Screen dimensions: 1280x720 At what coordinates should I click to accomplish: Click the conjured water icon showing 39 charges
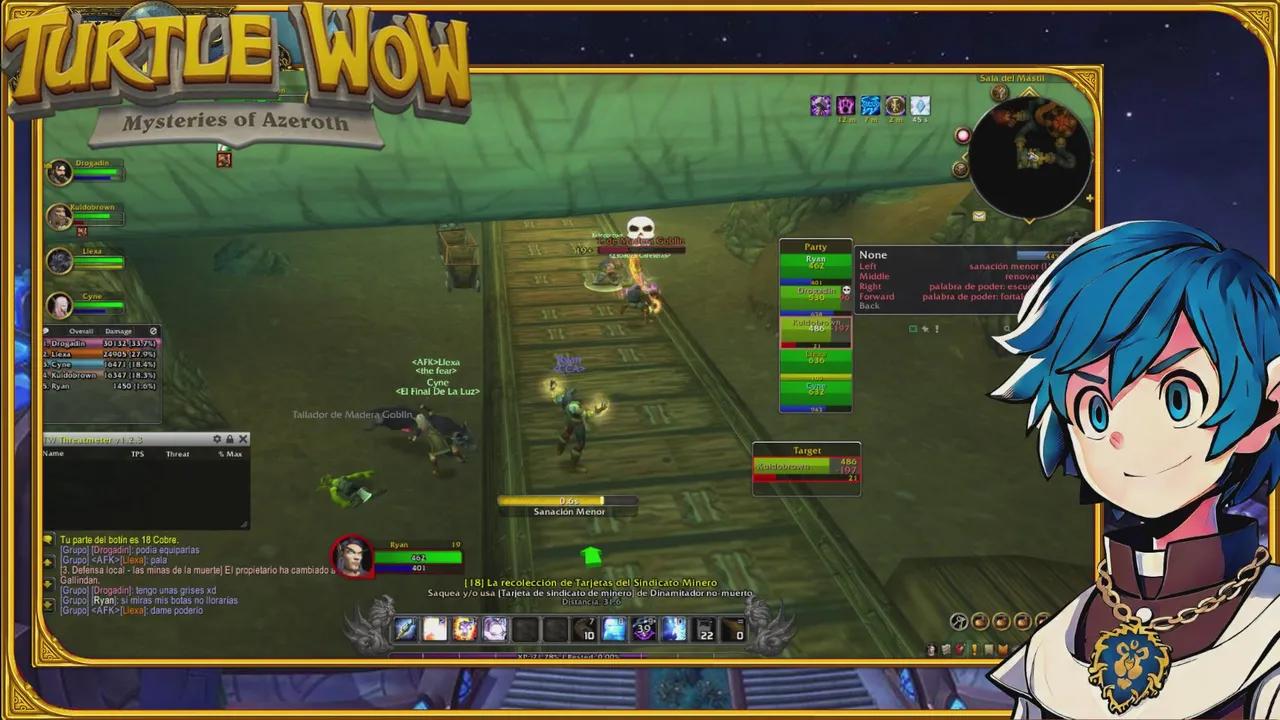tap(643, 627)
